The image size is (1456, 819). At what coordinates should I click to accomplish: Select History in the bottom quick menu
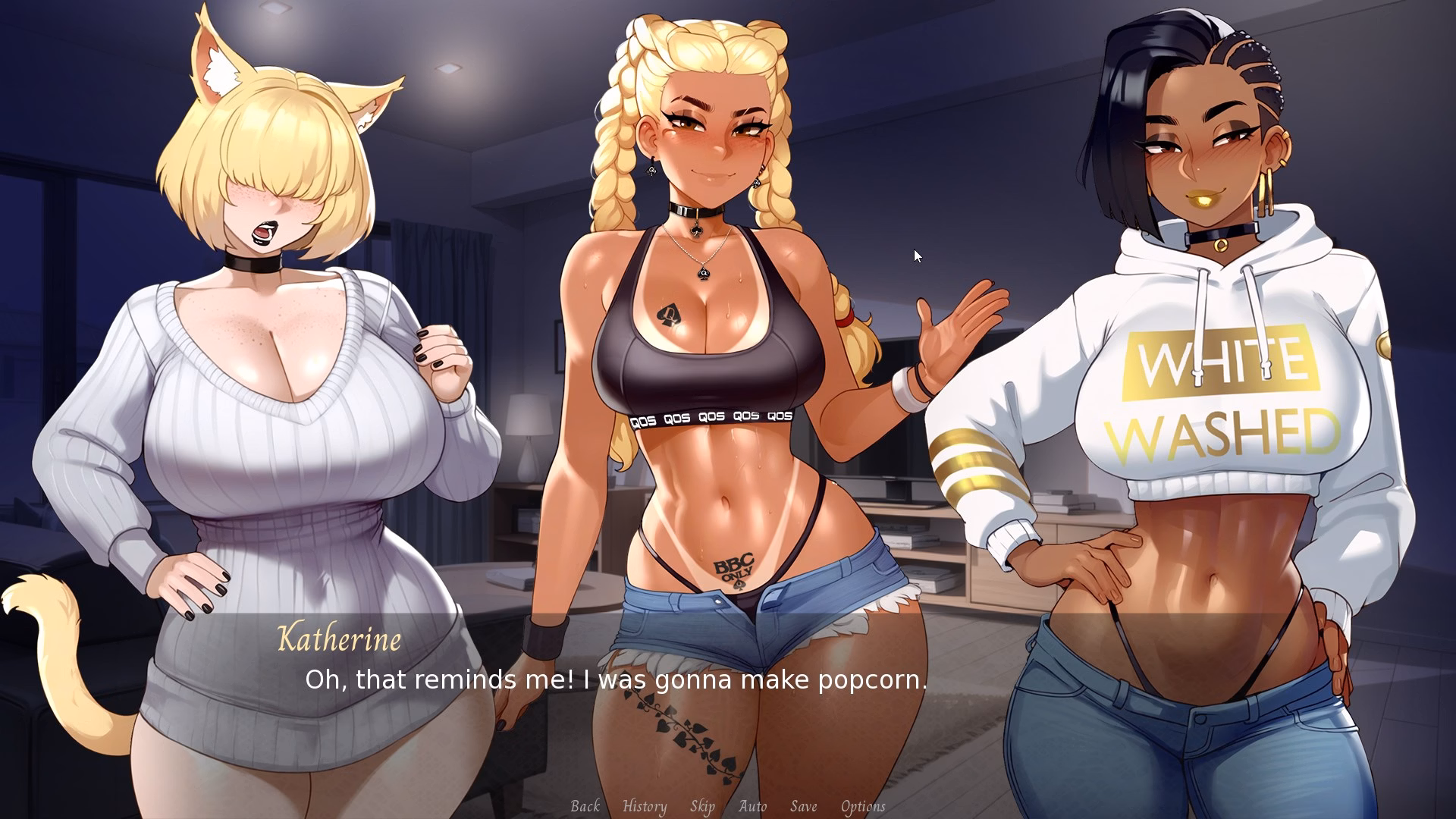click(x=643, y=806)
